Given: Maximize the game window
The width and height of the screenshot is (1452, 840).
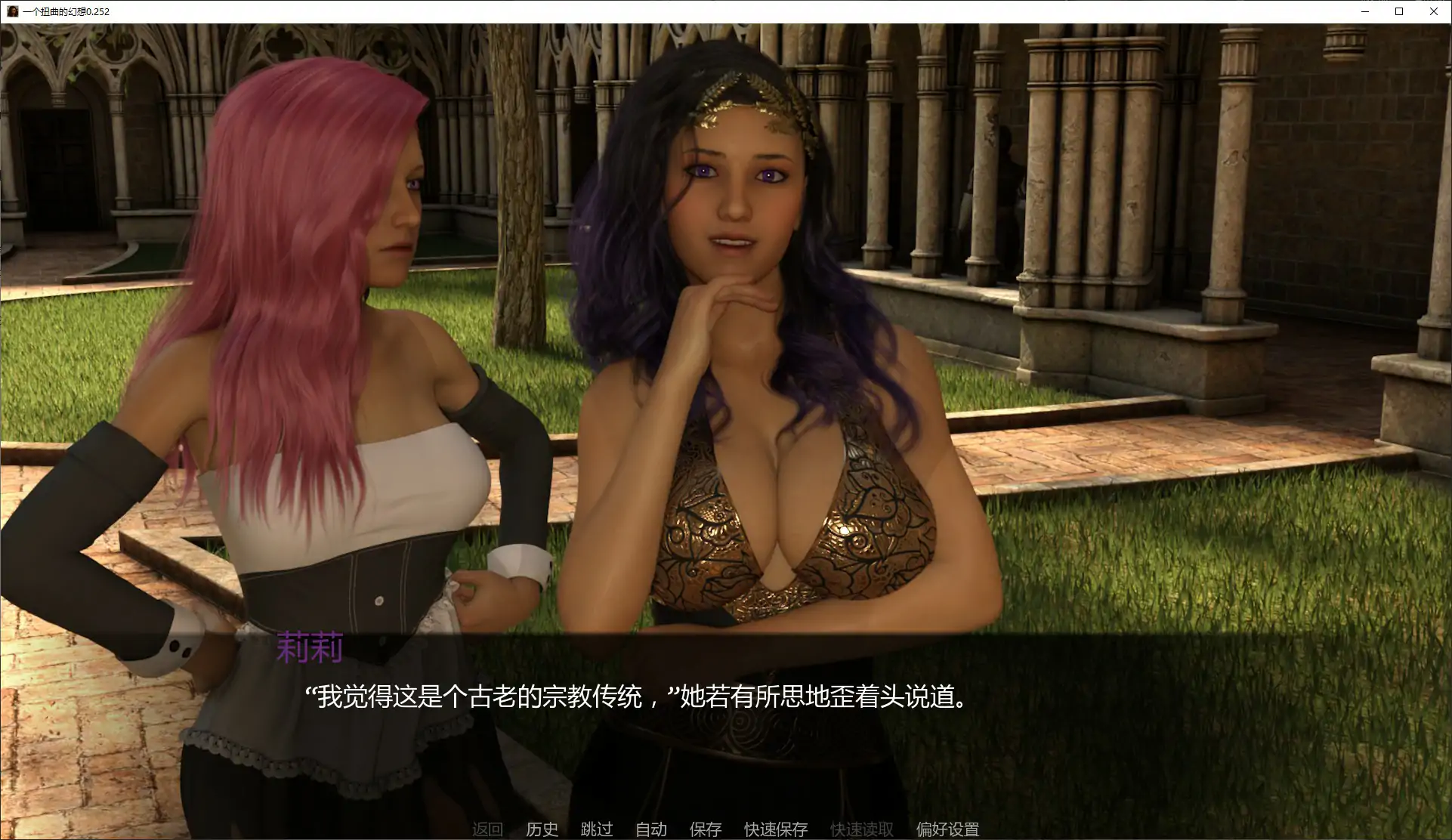Looking at the screenshot, I should [x=1398, y=11].
